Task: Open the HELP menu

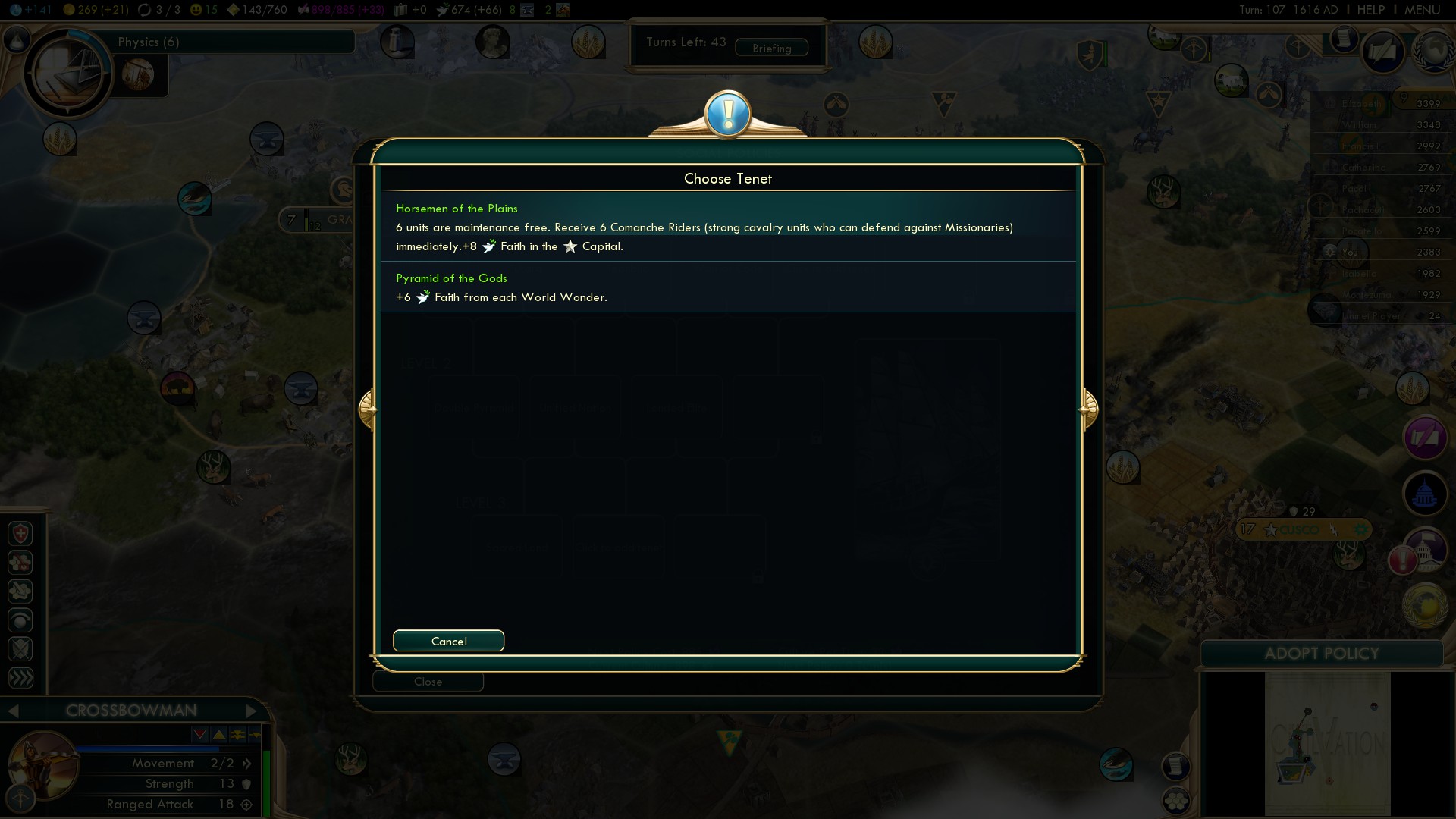Action: point(1370,10)
